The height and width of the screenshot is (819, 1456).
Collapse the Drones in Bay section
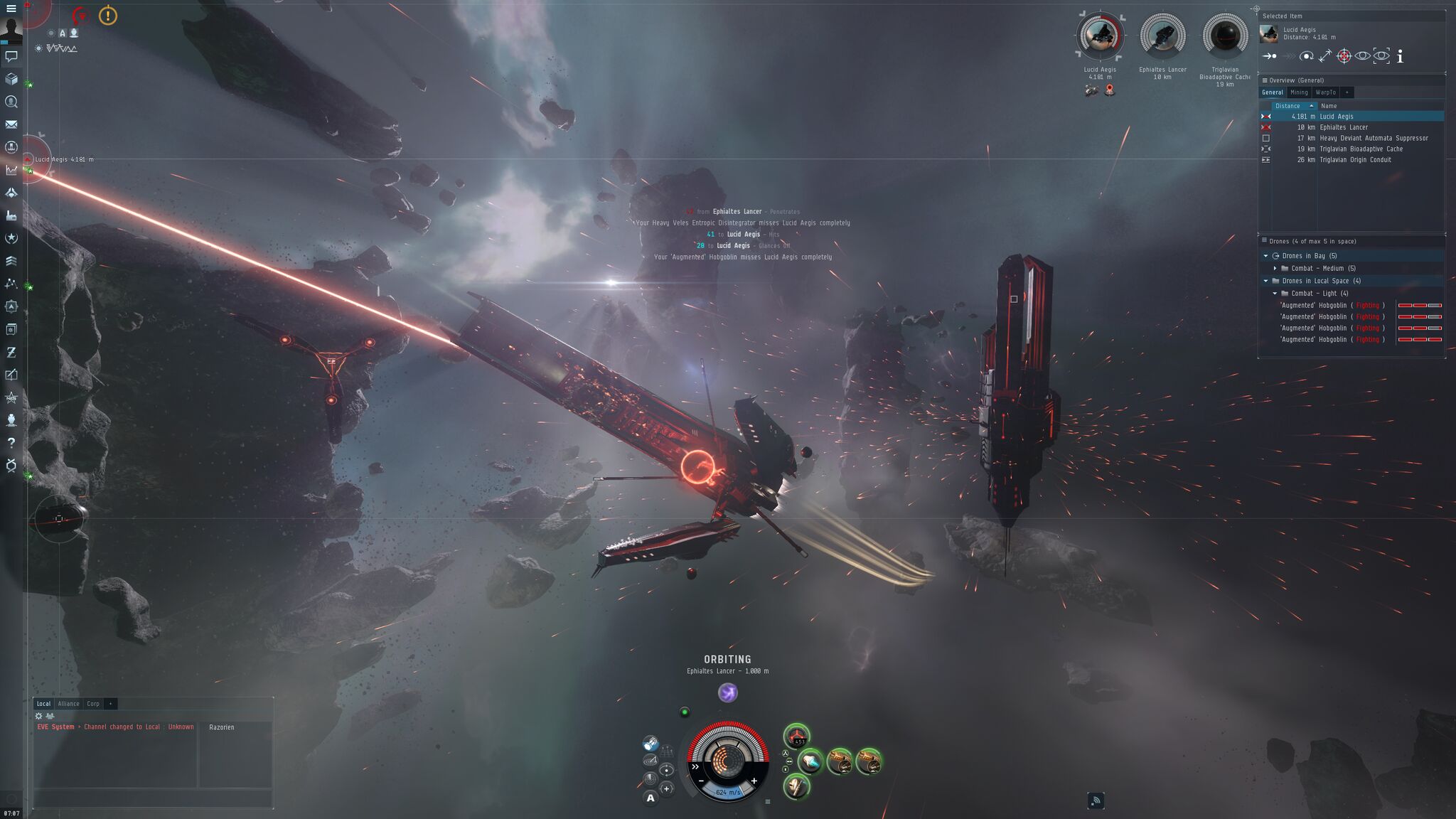point(1266,255)
